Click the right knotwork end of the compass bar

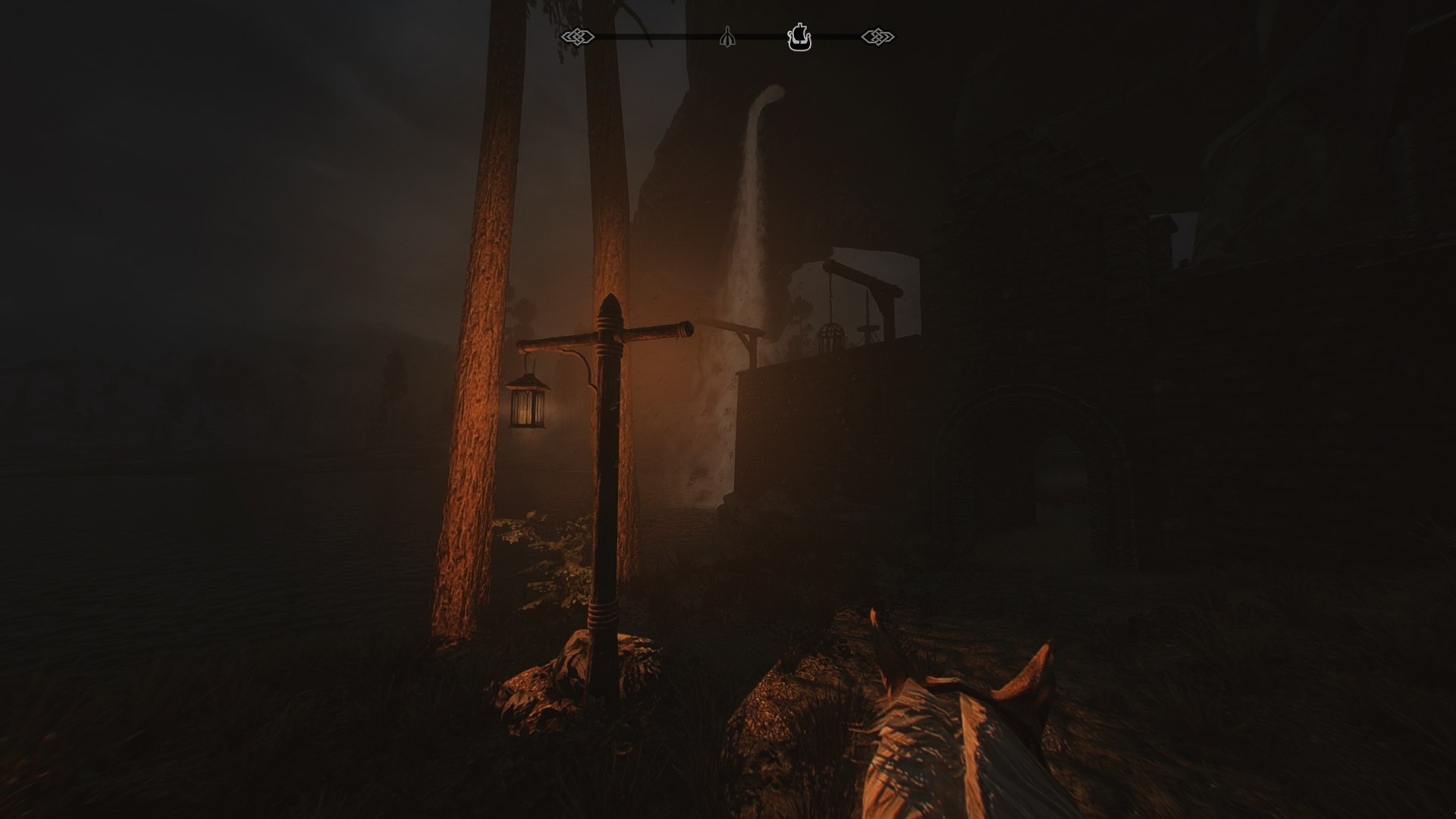[x=878, y=35]
